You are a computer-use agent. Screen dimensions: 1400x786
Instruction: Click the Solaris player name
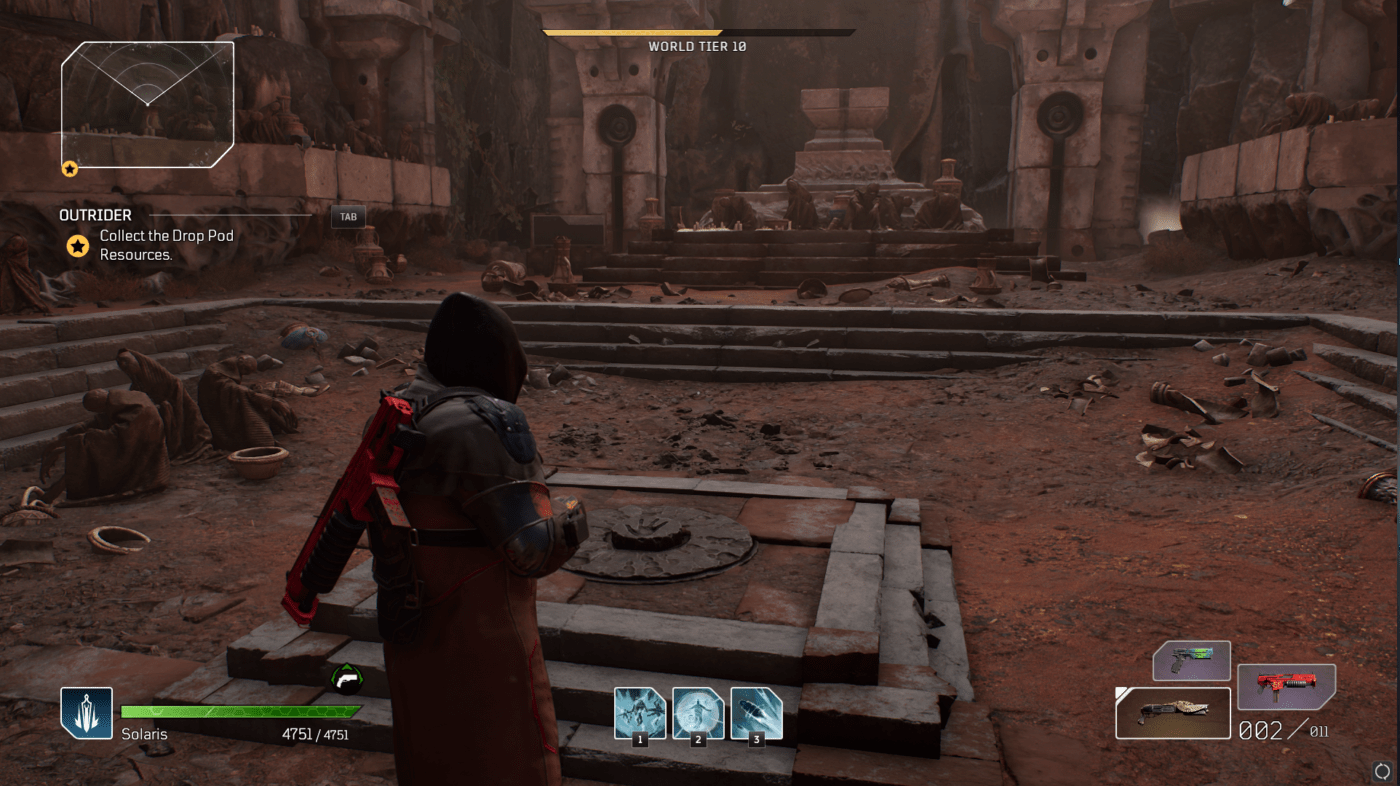pos(145,734)
